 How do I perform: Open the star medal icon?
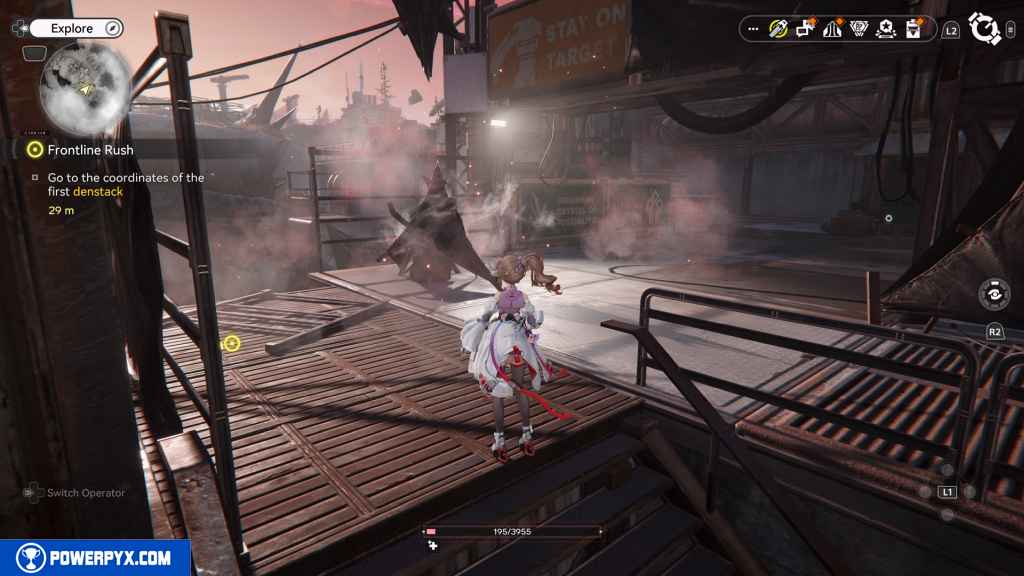(885, 29)
